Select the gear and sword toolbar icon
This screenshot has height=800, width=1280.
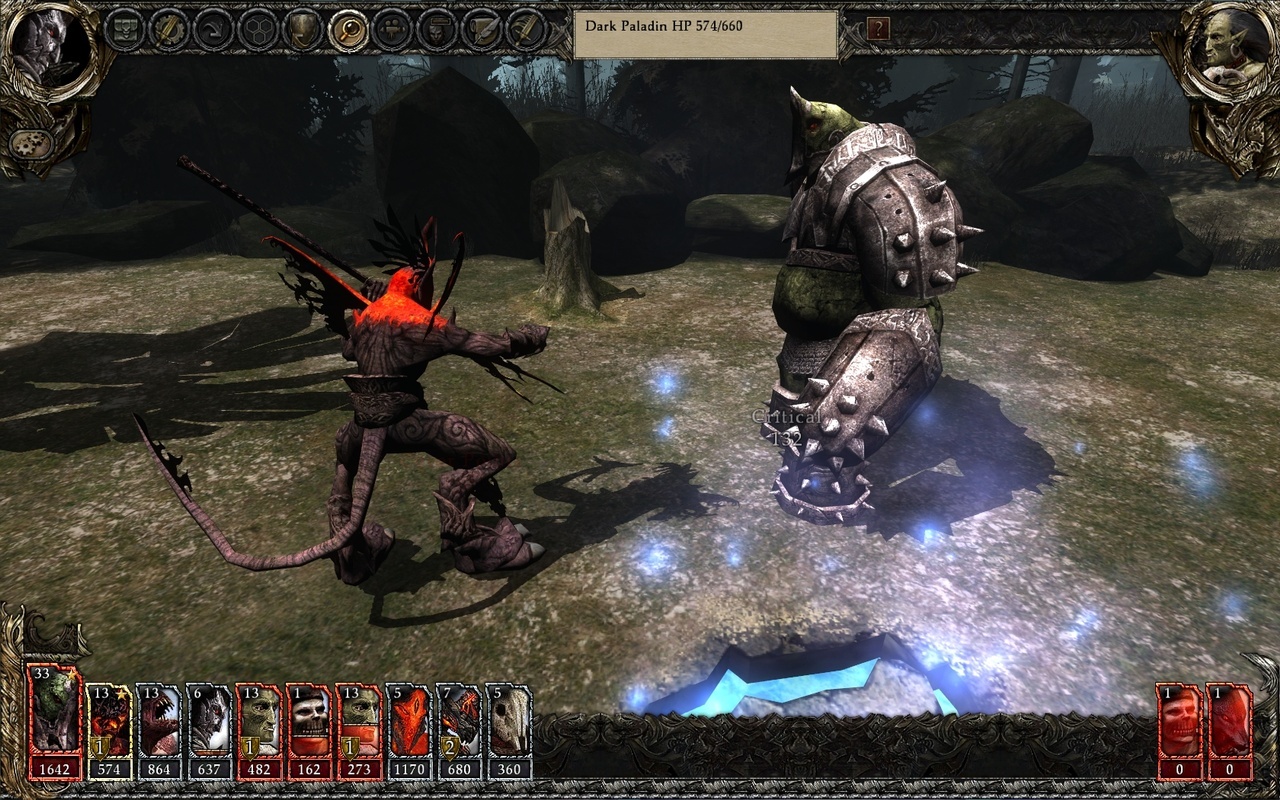pos(168,29)
